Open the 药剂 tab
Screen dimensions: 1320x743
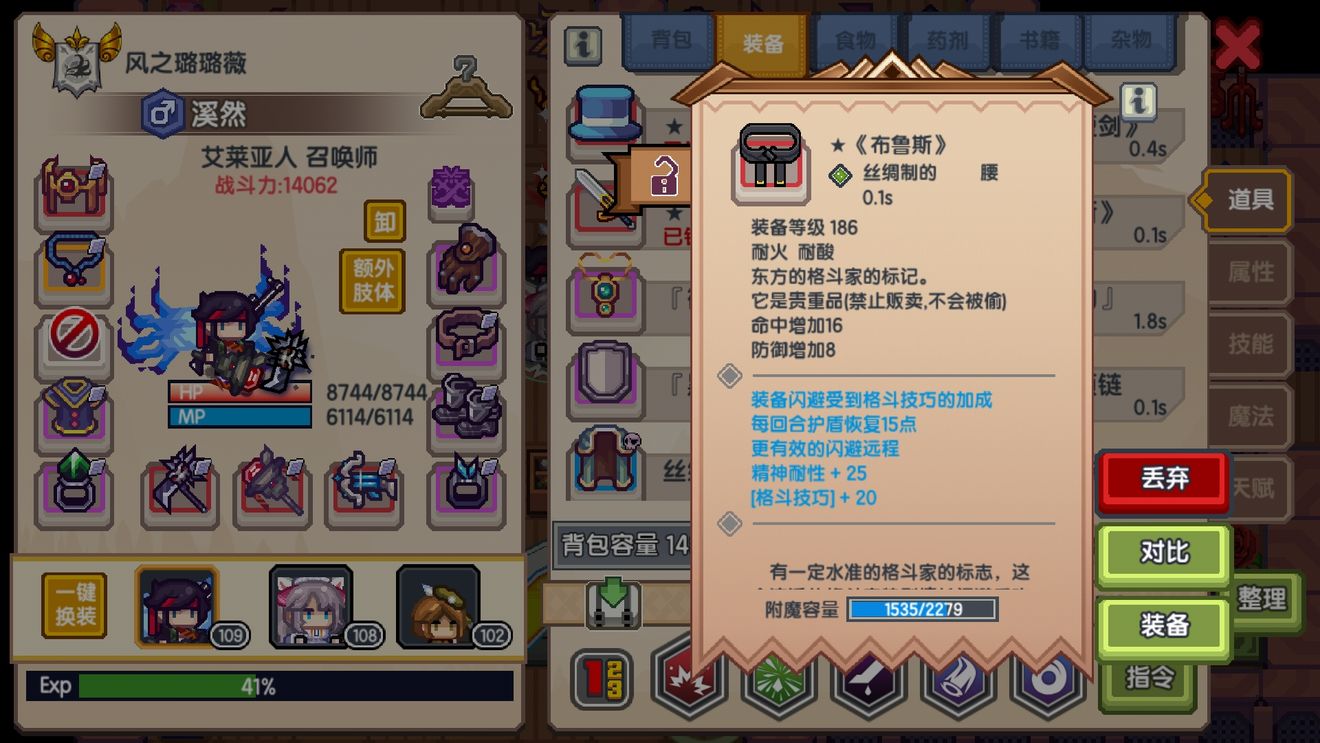click(948, 41)
